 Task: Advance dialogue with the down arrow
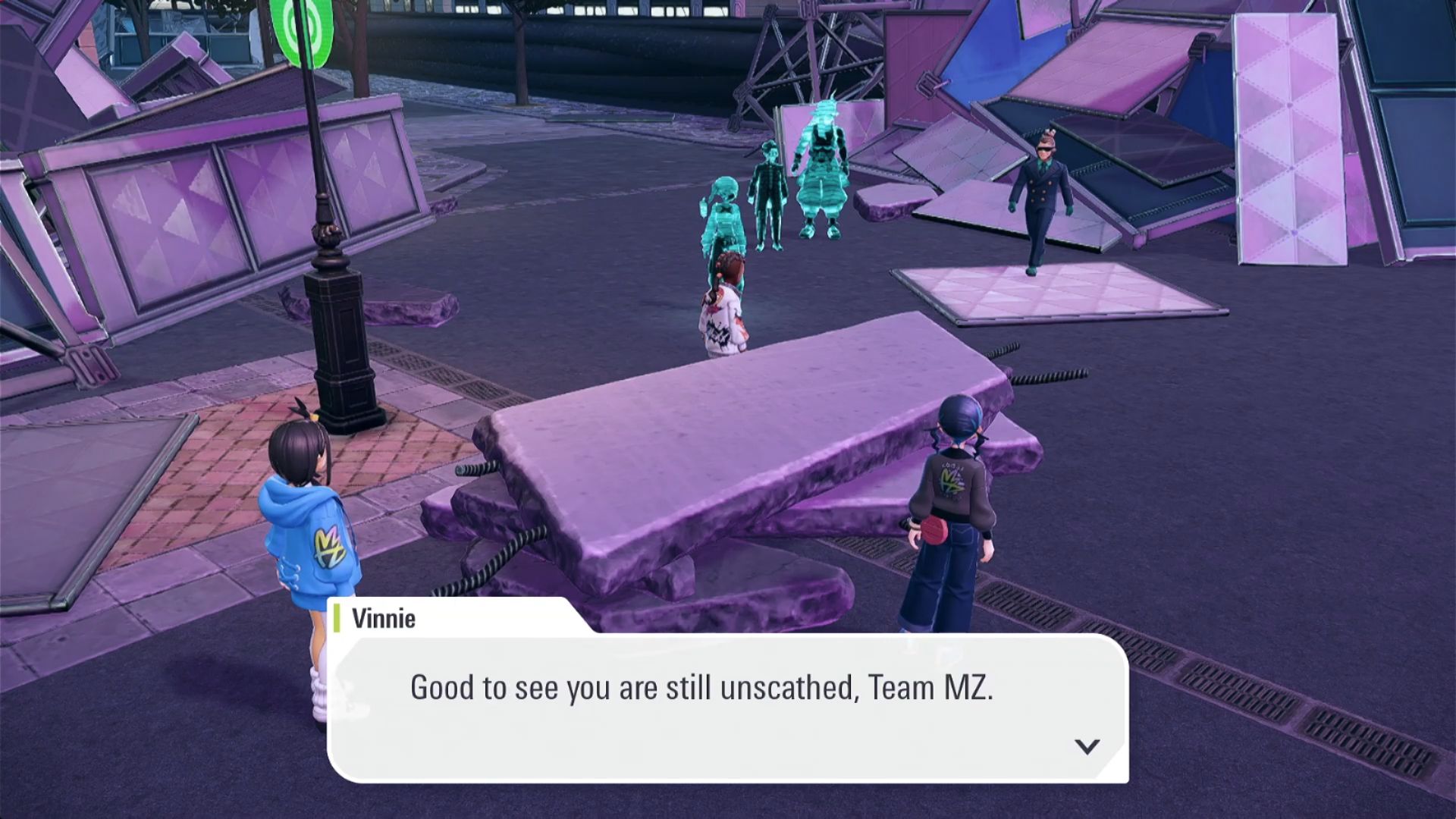point(1087,746)
